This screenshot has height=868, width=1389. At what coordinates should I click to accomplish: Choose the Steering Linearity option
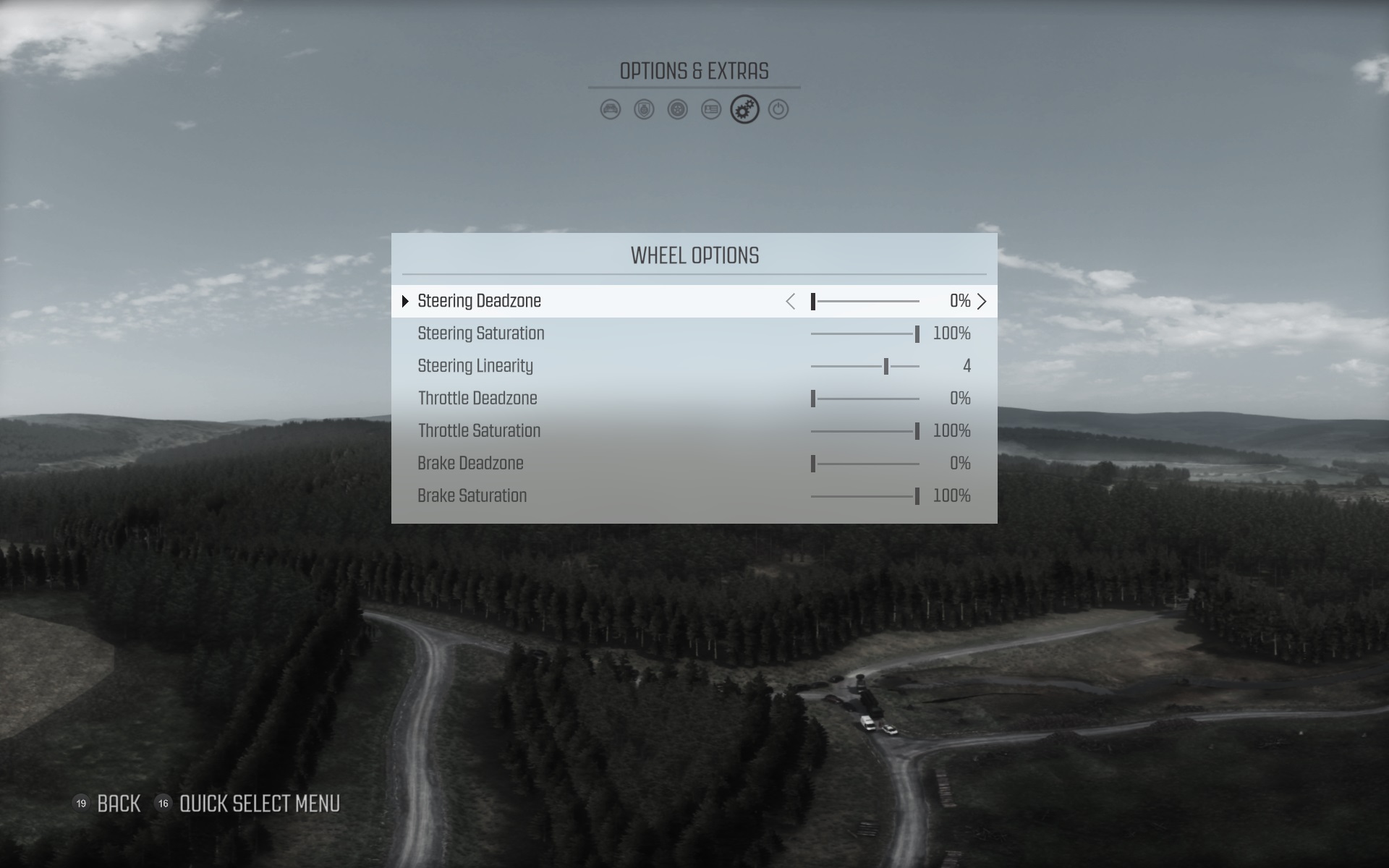pyautogui.click(x=475, y=366)
